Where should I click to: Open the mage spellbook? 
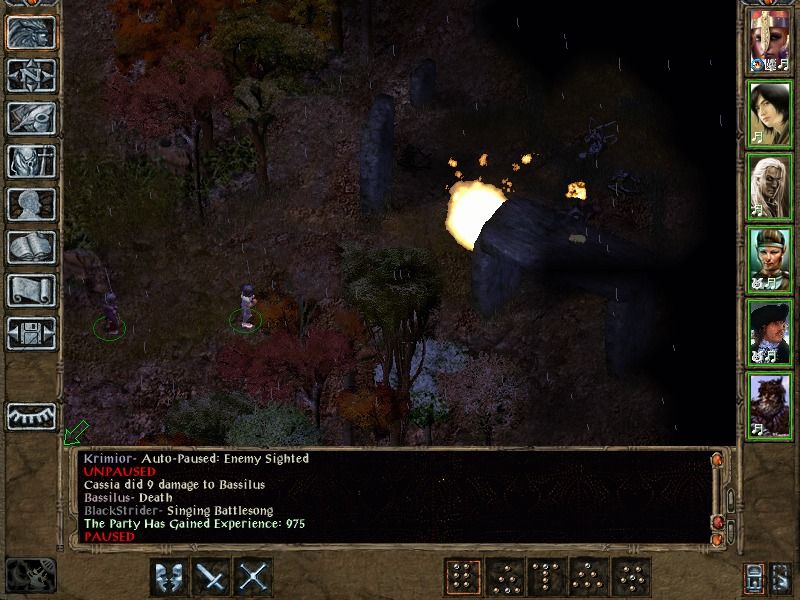tap(31, 246)
